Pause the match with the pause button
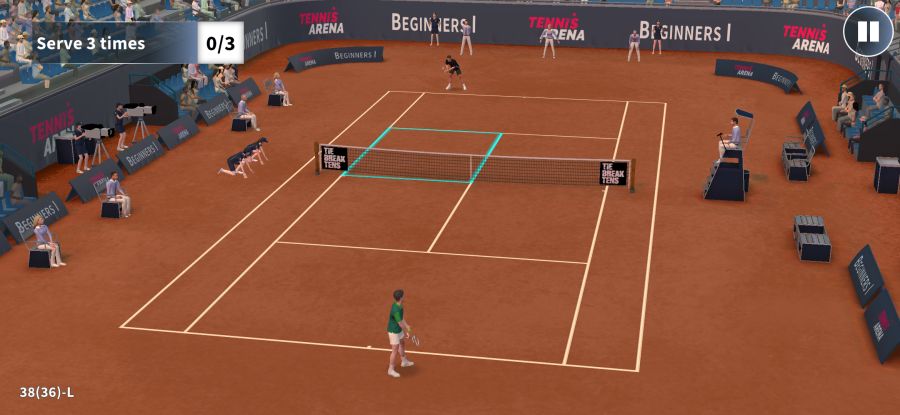The width and height of the screenshot is (900, 415). 867,32
